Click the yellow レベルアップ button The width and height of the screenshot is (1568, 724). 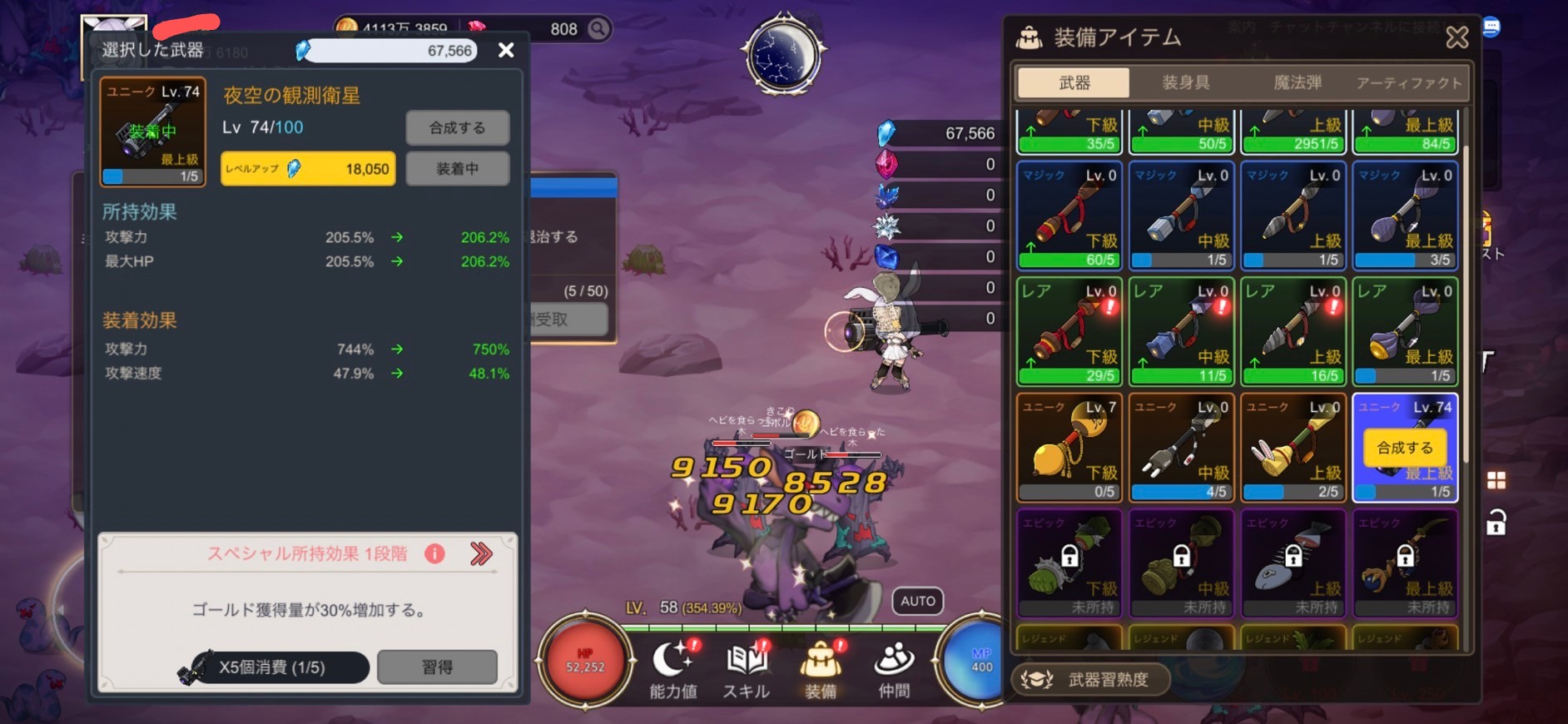click(307, 169)
